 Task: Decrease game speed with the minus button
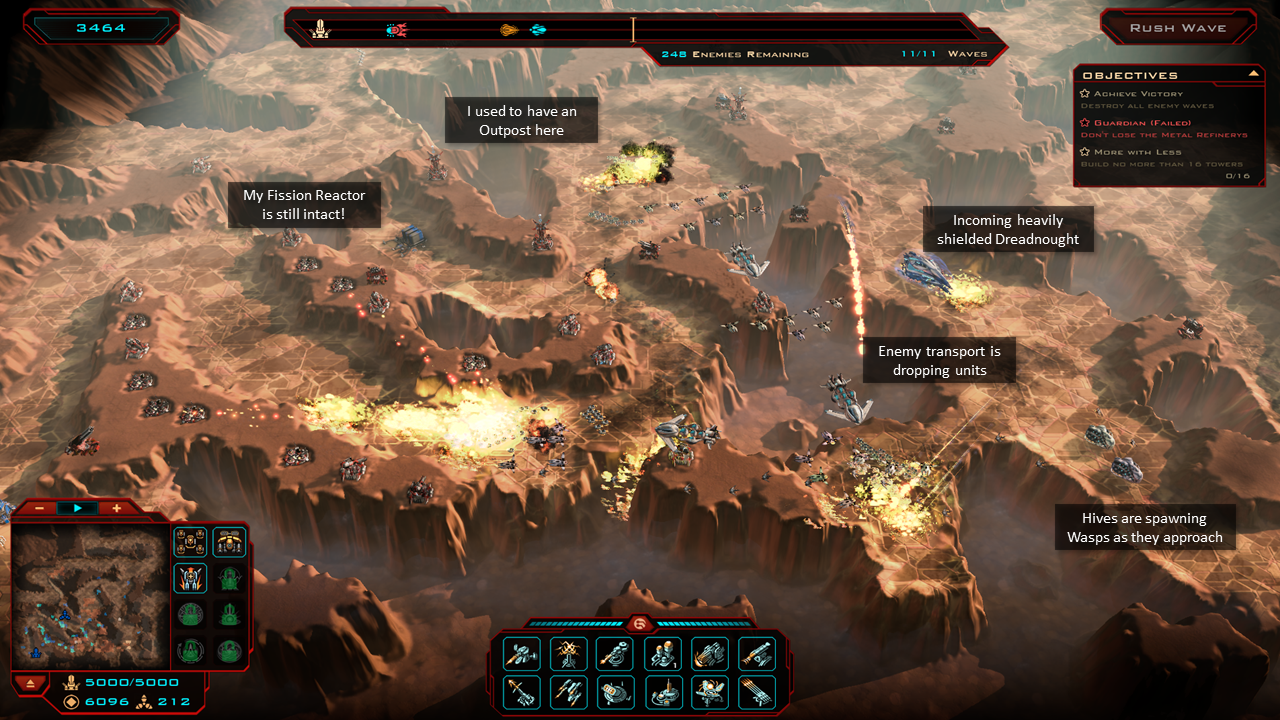coord(39,508)
